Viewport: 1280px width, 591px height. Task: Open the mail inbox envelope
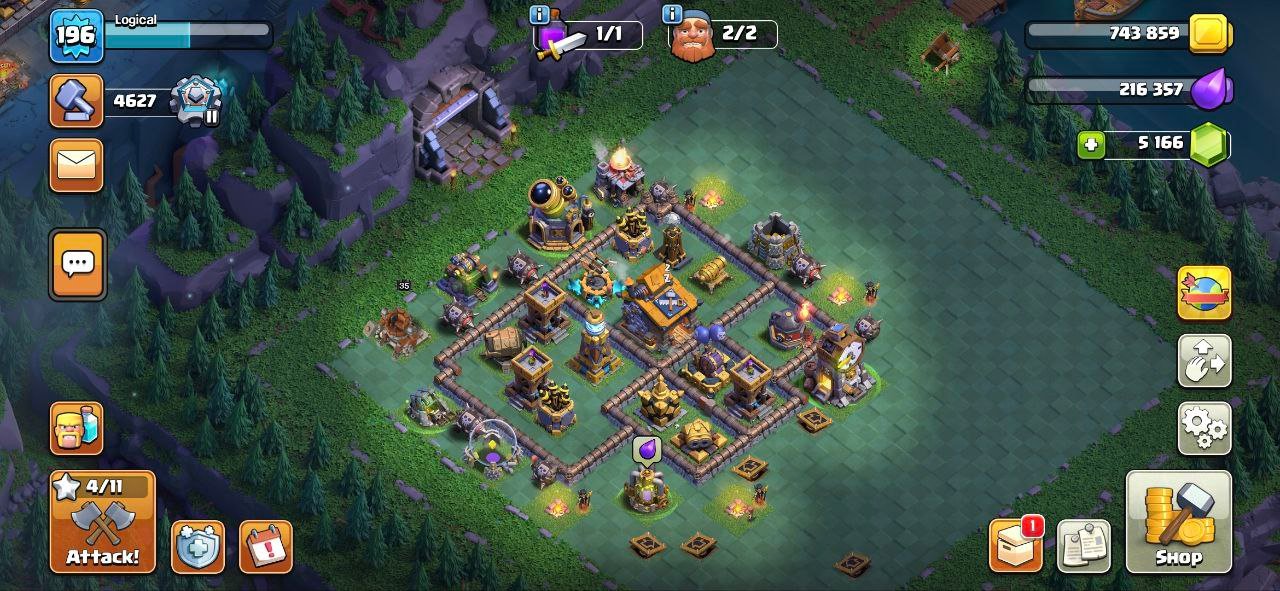click(77, 165)
